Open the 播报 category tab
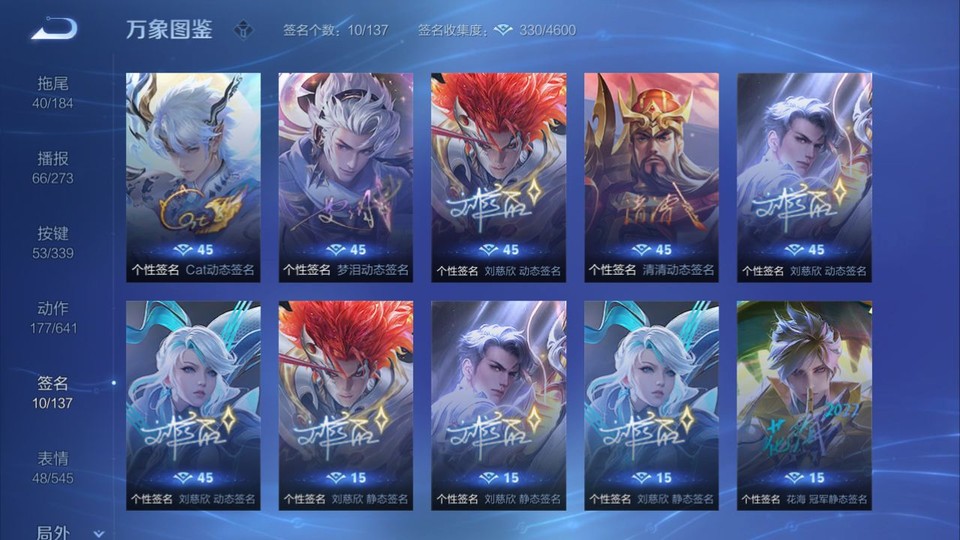 54,166
